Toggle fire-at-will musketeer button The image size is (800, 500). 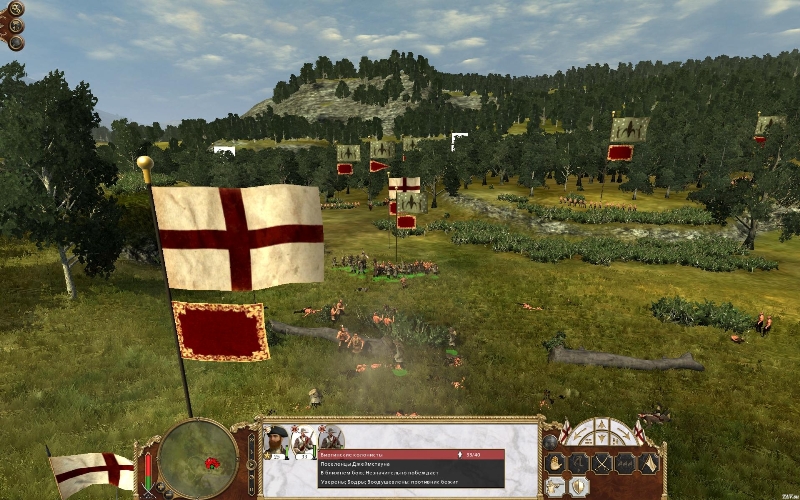tap(556, 486)
